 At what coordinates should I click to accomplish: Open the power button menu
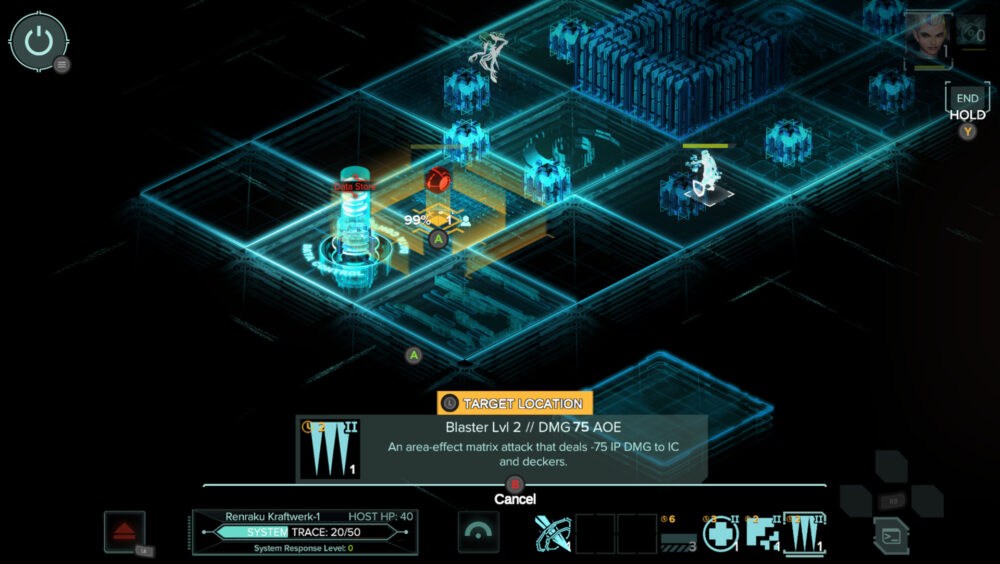pyautogui.click(x=38, y=41)
